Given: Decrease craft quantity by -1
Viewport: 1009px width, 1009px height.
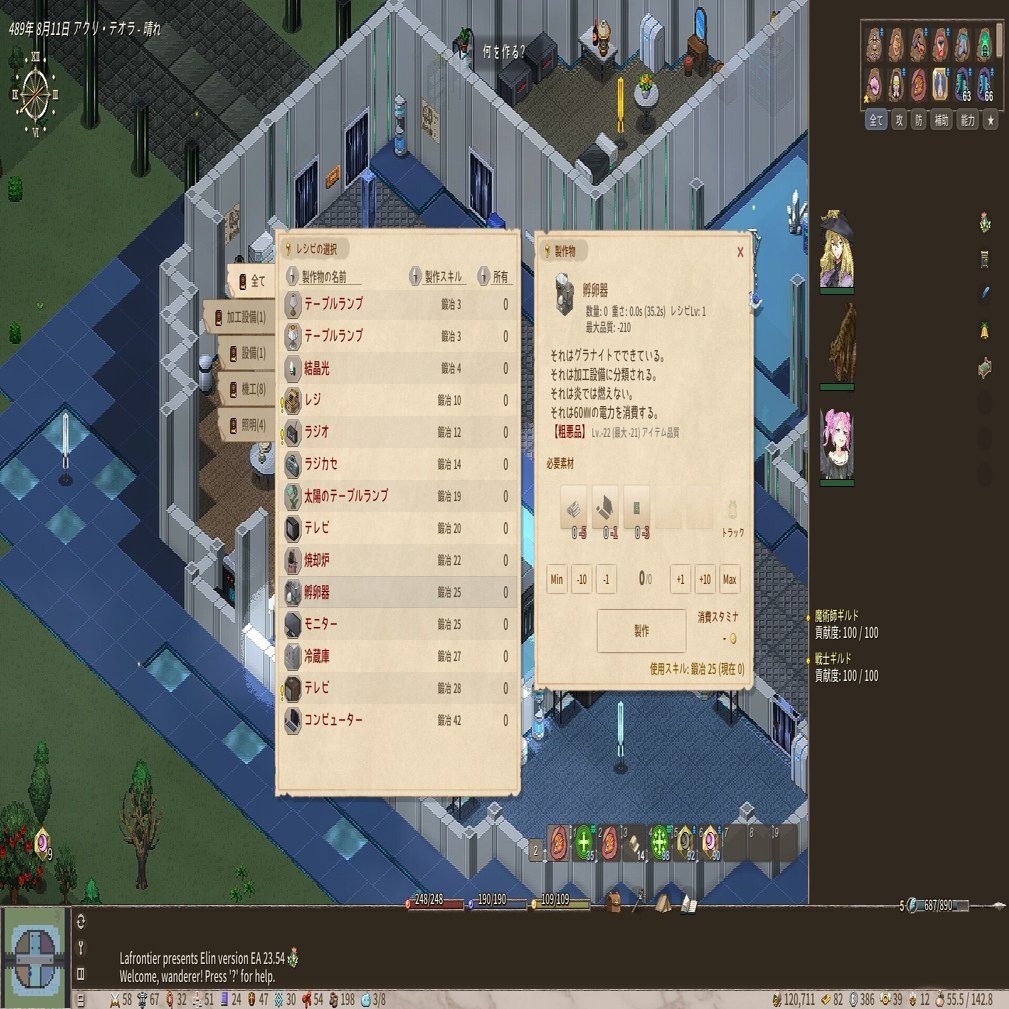Looking at the screenshot, I should point(606,580).
